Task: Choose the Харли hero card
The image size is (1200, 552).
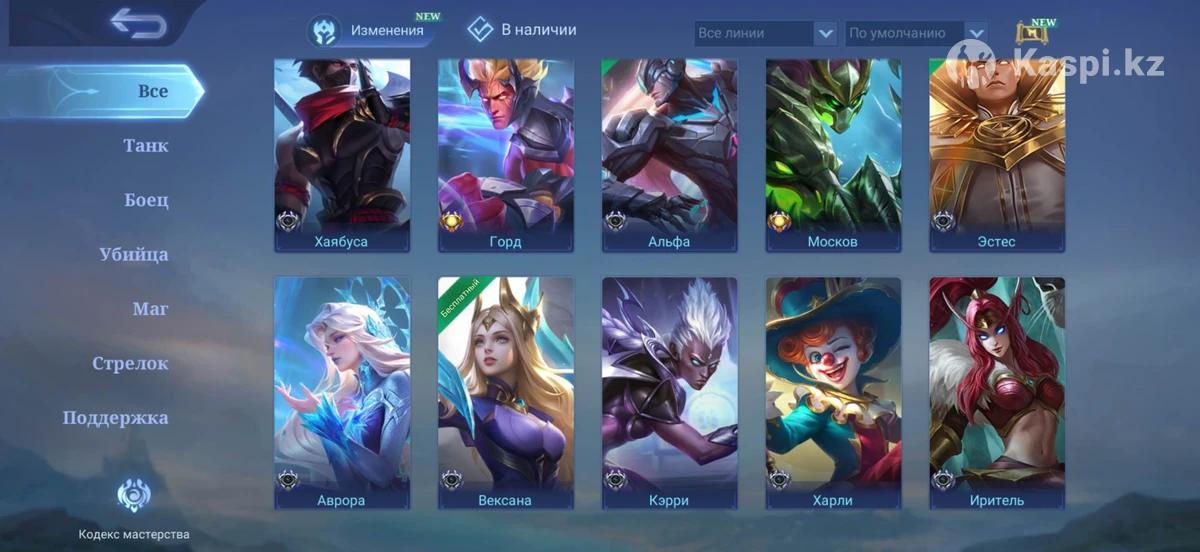Action: [x=833, y=393]
